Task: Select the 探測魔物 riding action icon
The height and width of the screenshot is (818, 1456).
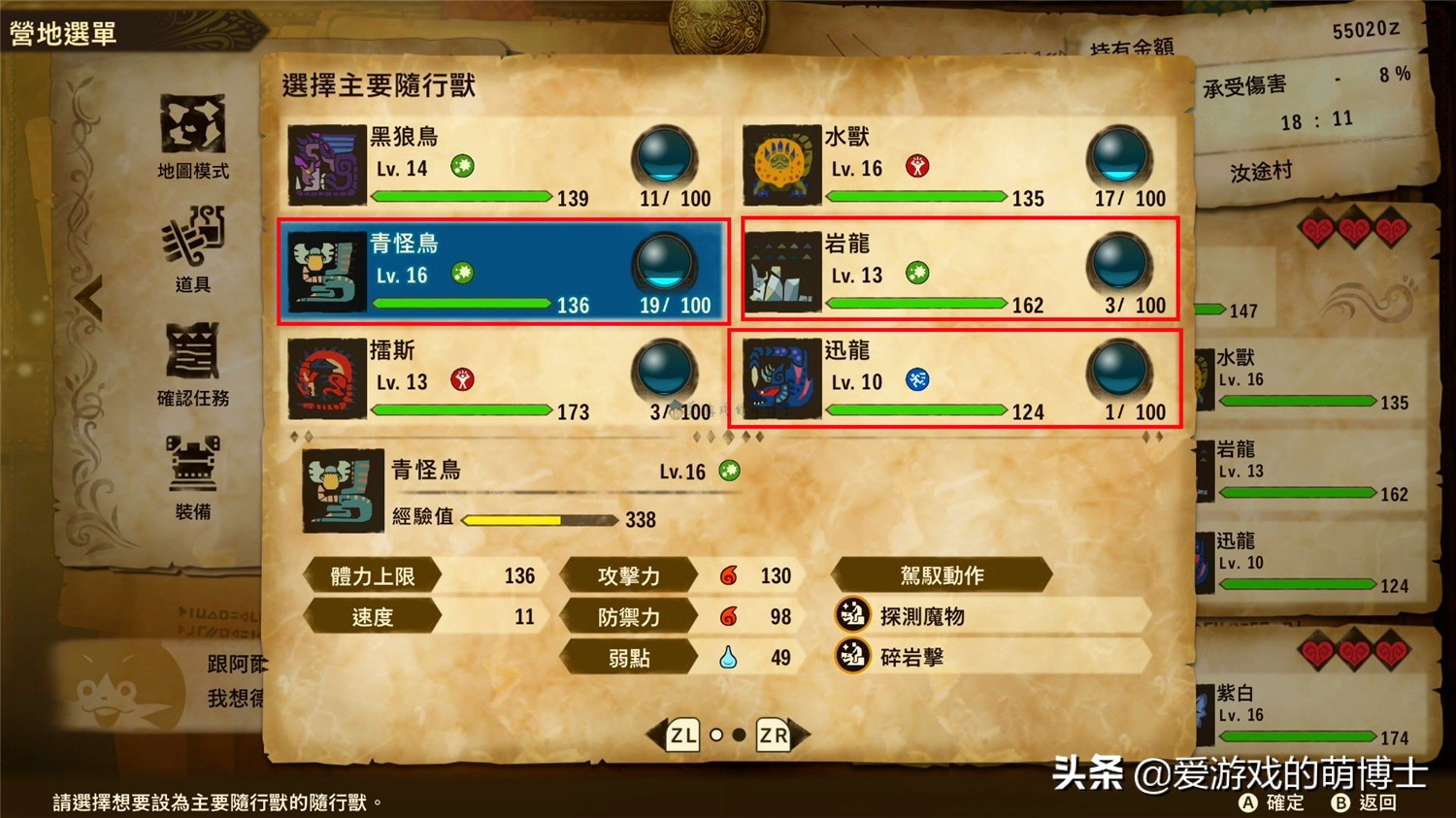Action: pos(850,615)
